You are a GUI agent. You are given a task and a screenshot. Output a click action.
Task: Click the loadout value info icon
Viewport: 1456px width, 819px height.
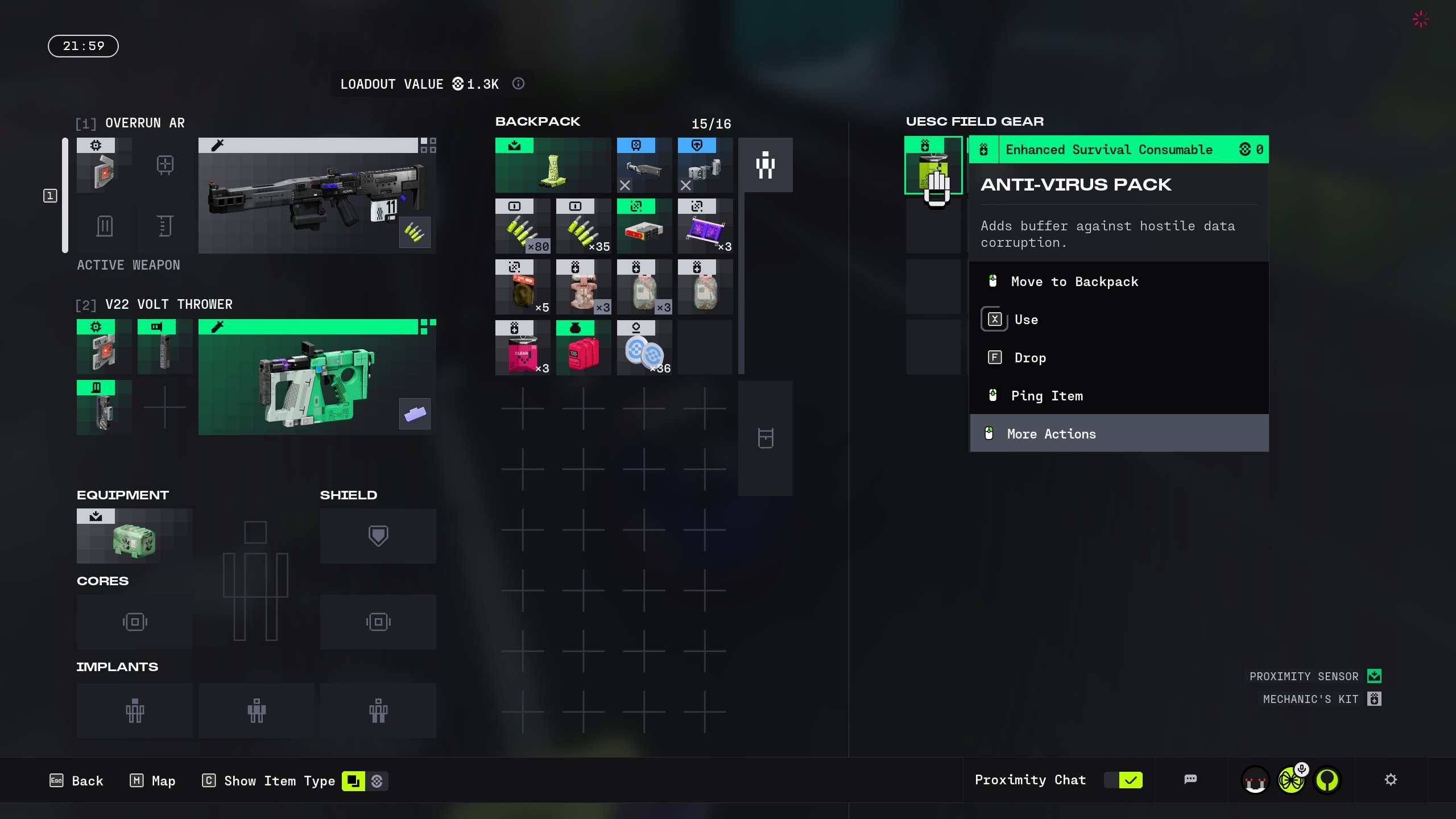coord(518,84)
